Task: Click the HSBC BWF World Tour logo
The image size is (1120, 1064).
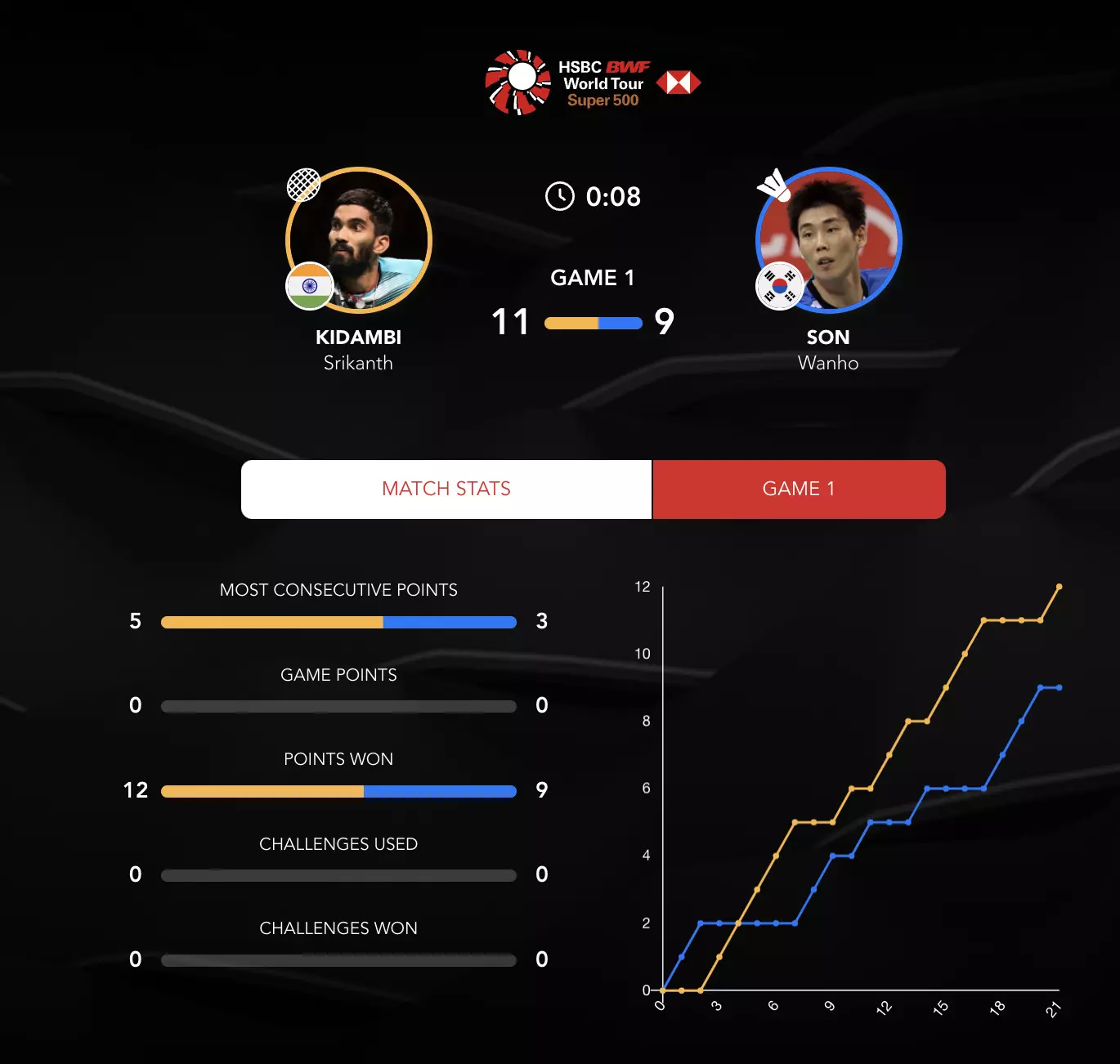Action: tap(592, 83)
